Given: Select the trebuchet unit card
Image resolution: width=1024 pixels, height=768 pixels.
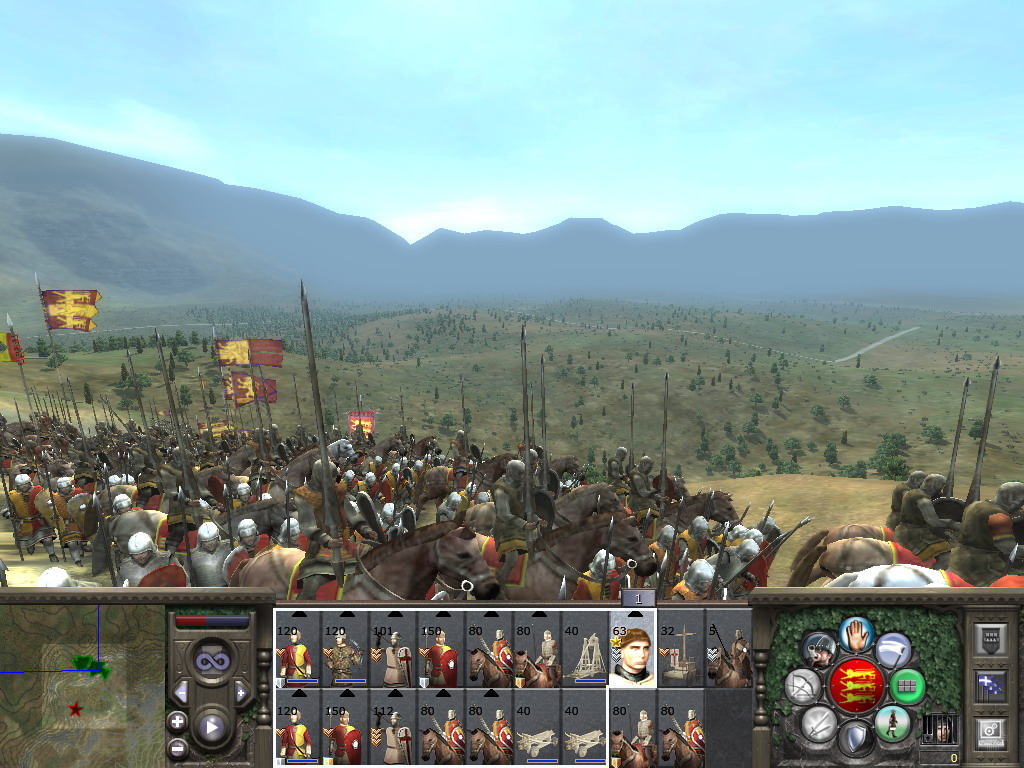Looking at the screenshot, I should click(584, 649).
